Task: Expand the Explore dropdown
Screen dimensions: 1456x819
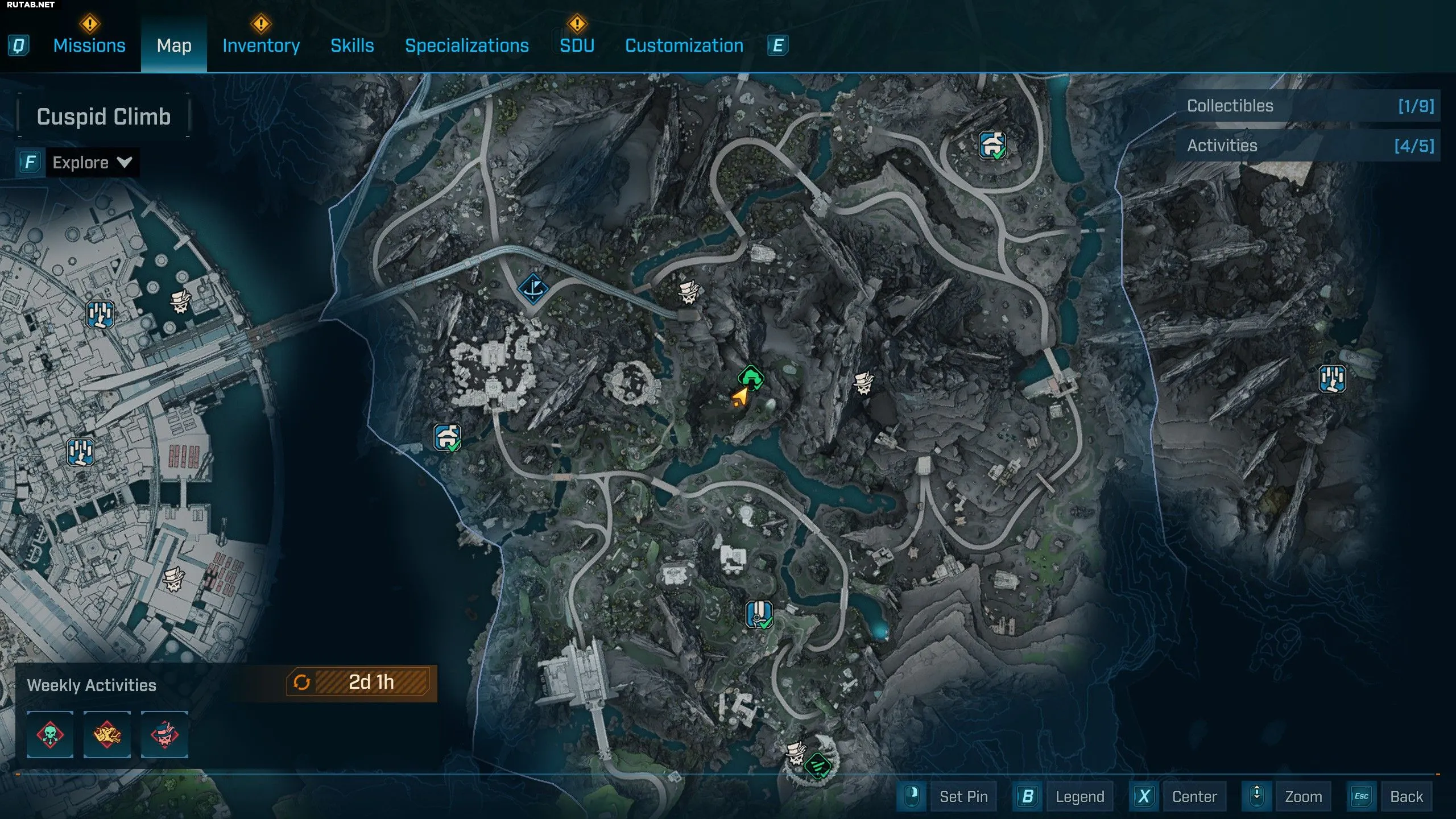Action: pyautogui.click(x=91, y=163)
